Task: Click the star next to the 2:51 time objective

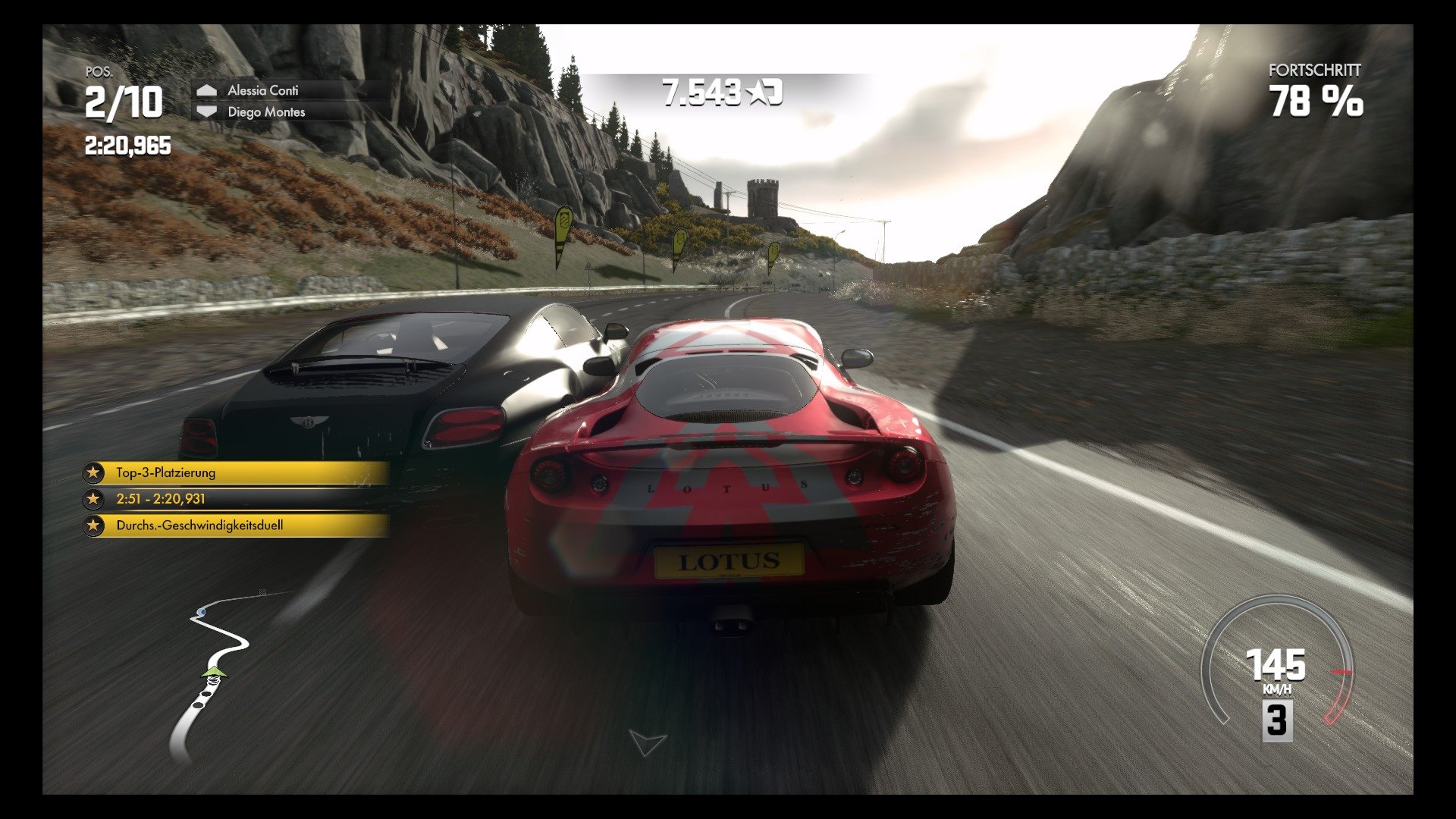Action: click(93, 499)
